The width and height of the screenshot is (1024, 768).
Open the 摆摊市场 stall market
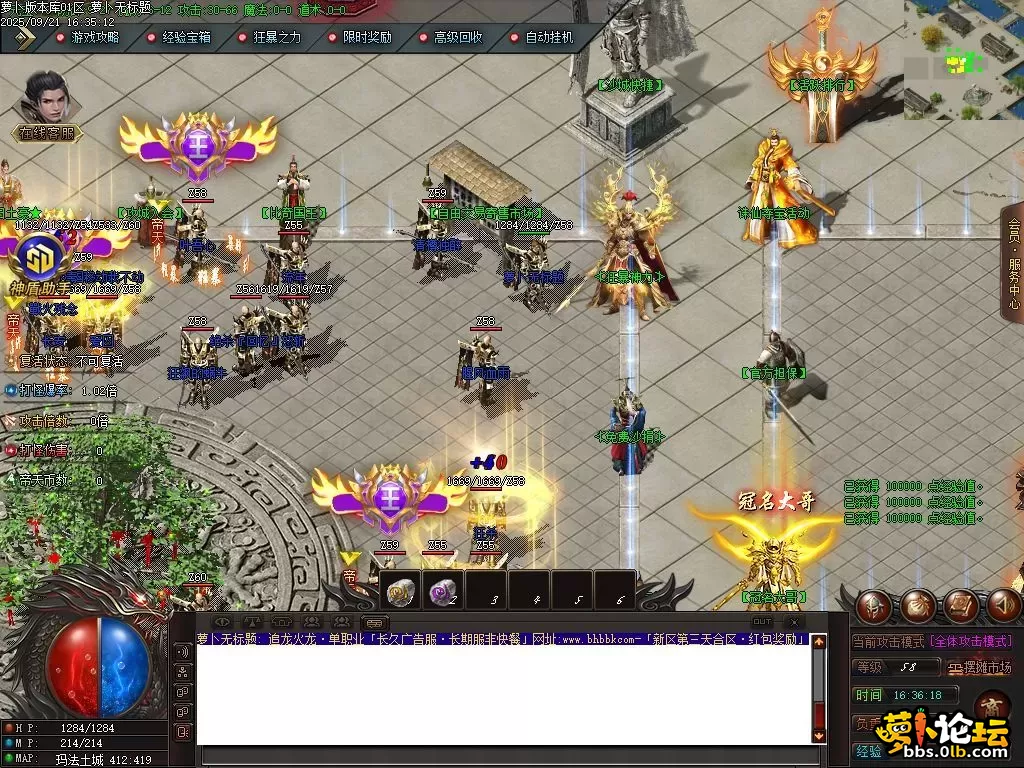tap(980, 667)
